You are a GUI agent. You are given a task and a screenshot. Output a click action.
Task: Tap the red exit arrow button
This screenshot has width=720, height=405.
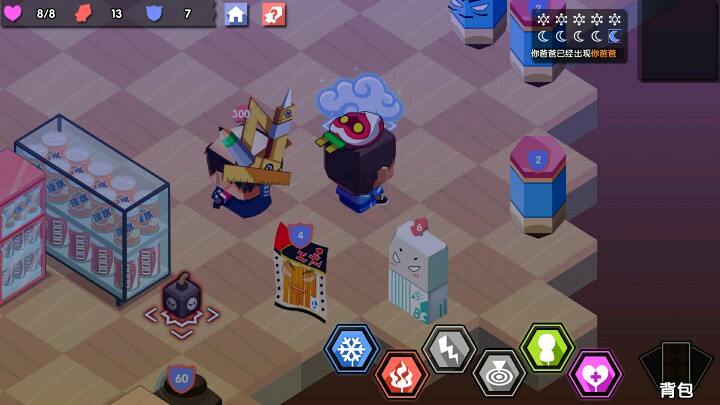(273, 14)
